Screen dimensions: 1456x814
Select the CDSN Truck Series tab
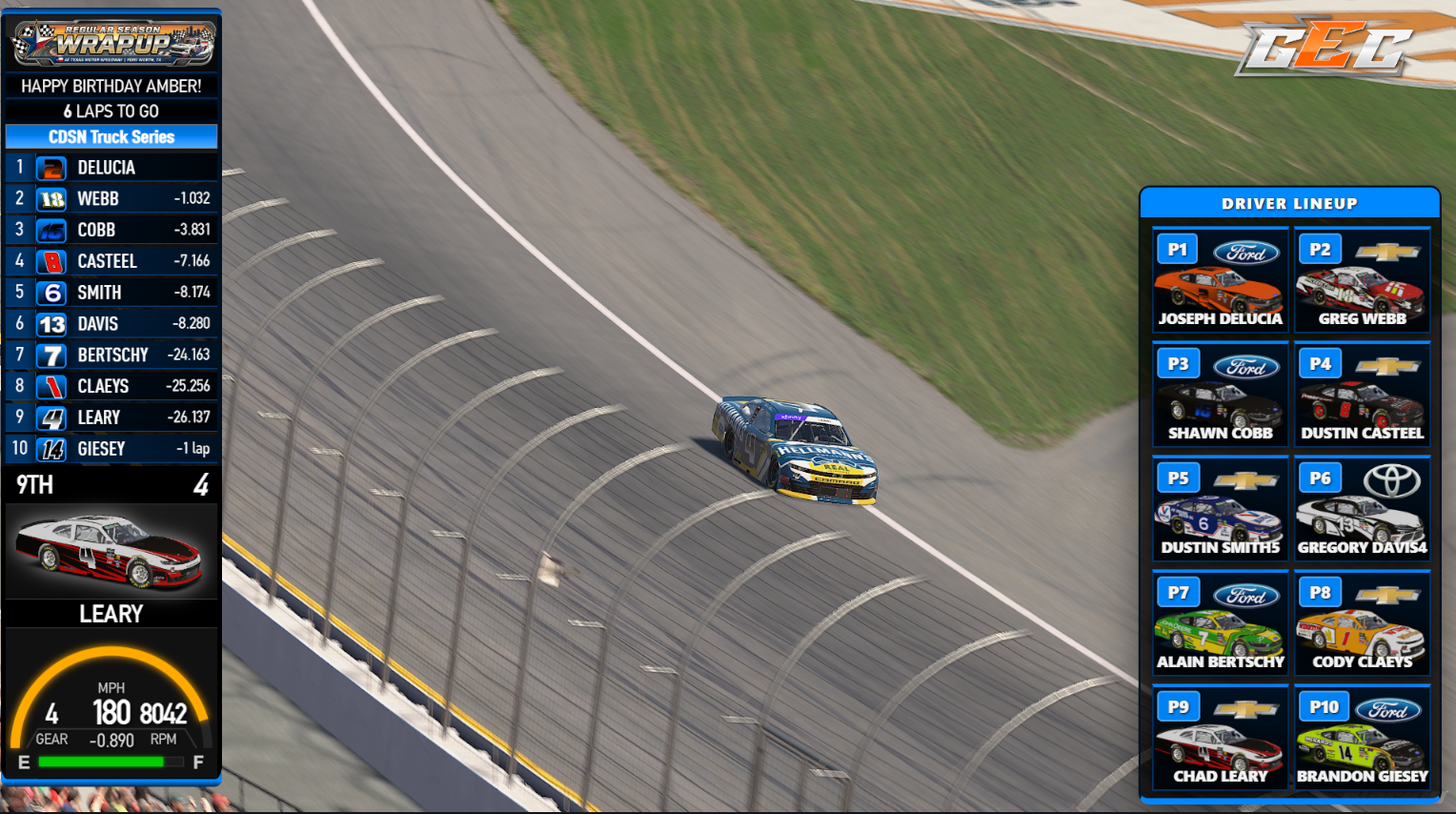coord(111,136)
